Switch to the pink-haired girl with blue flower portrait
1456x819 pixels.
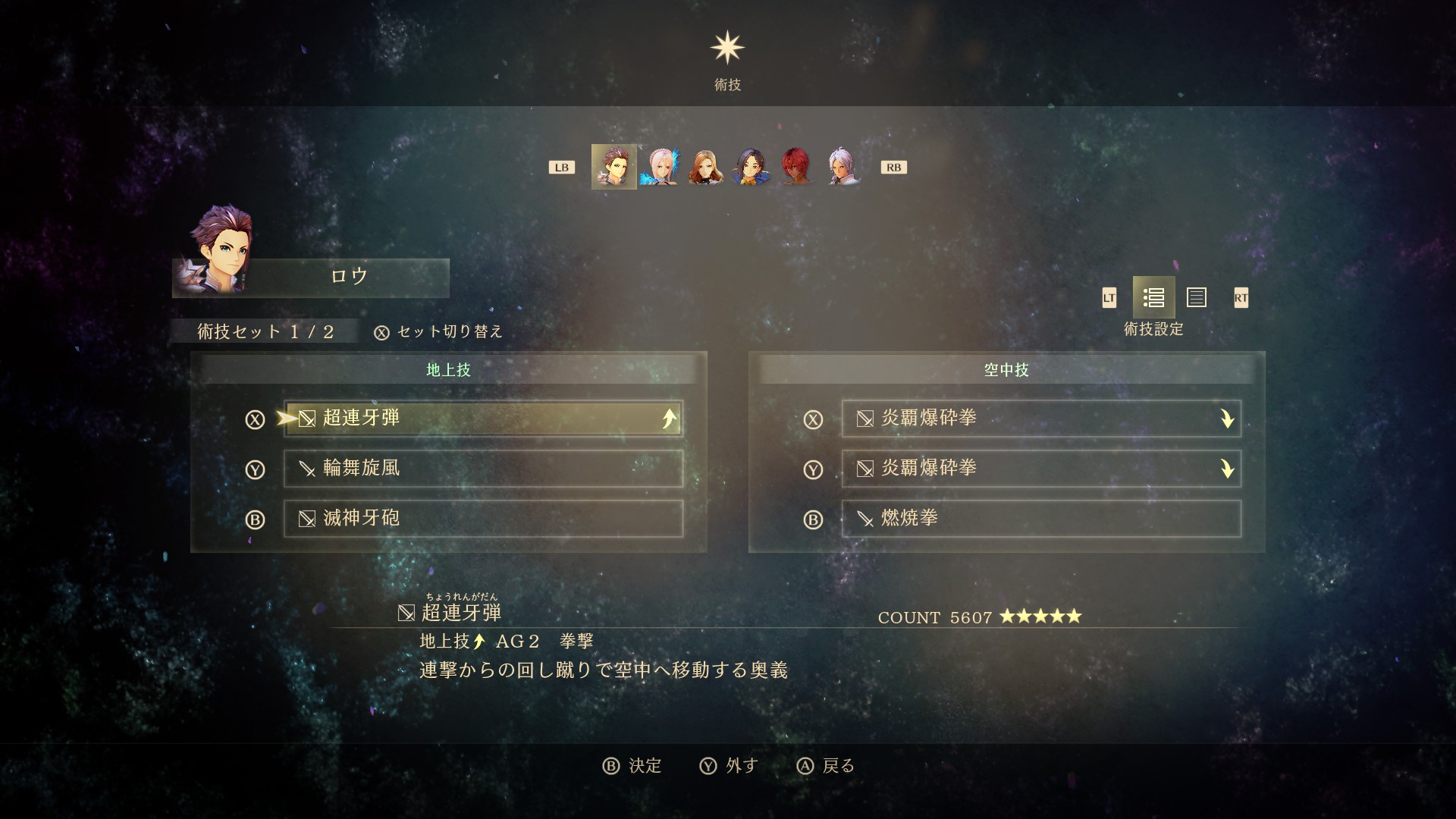point(659,167)
